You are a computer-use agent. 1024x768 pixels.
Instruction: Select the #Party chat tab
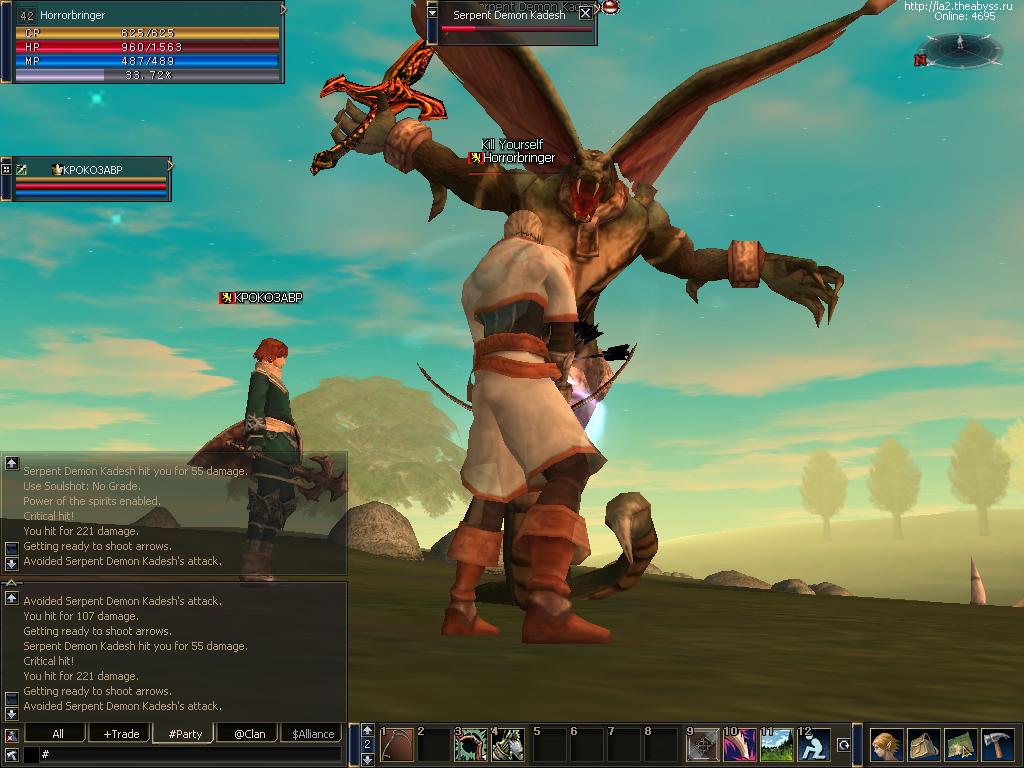[x=185, y=734]
